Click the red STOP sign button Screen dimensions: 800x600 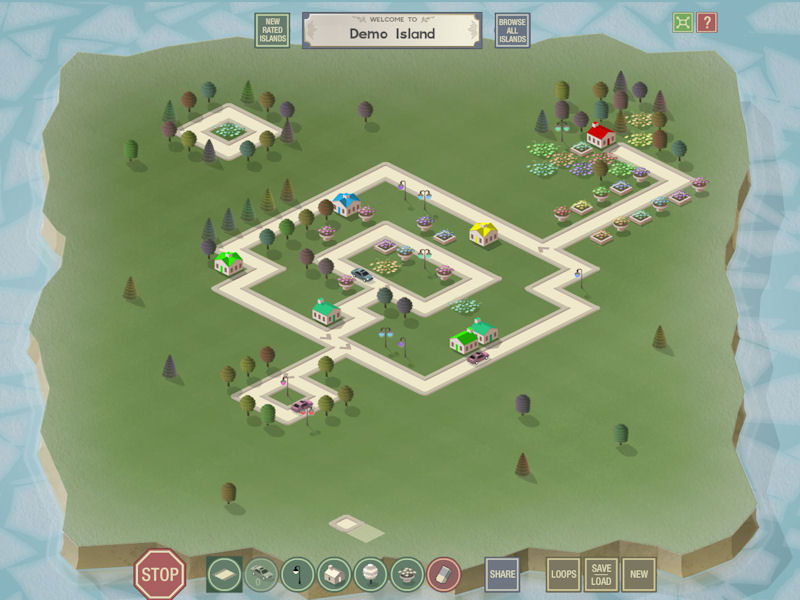click(x=160, y=574)
